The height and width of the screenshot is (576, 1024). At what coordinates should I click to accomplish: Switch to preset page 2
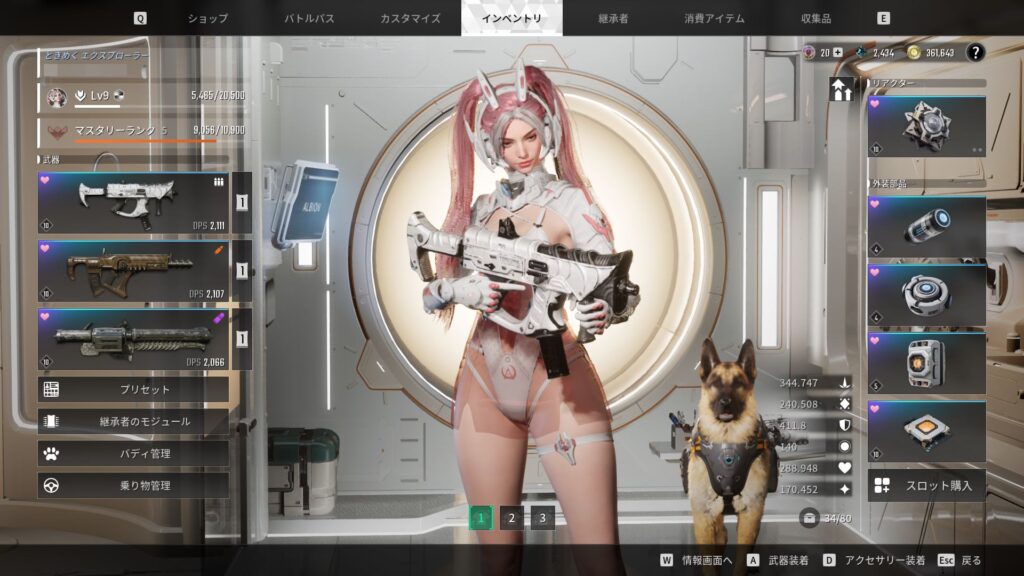511,517
